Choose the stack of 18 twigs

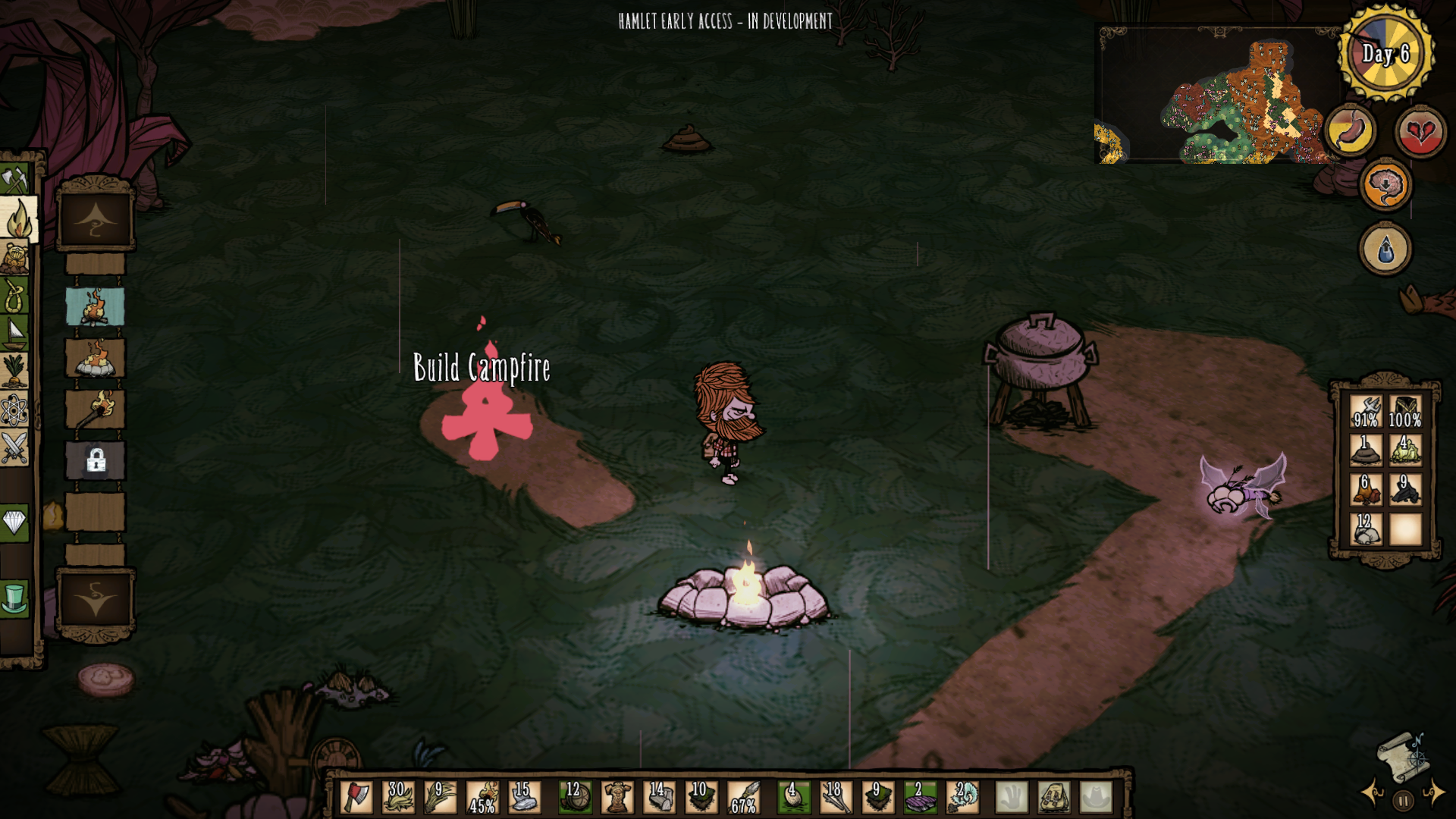(x=835, y=797)
